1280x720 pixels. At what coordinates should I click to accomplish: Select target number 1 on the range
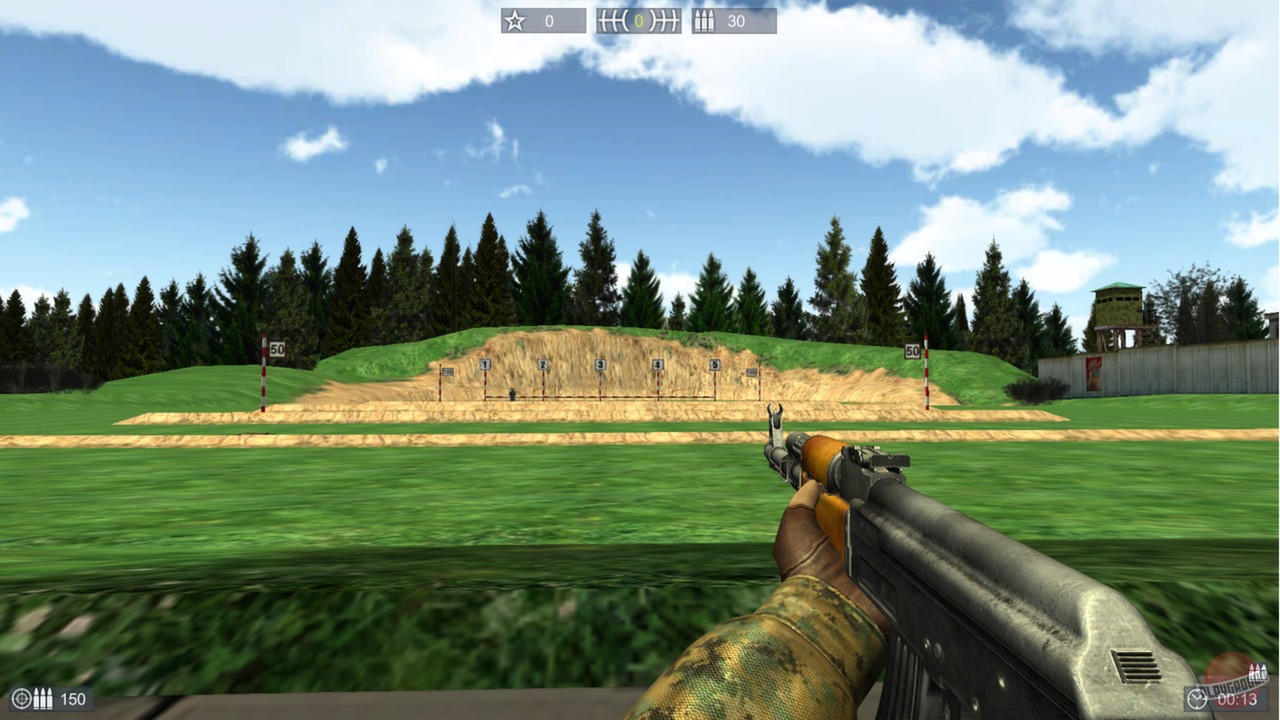tap(485, 364)
